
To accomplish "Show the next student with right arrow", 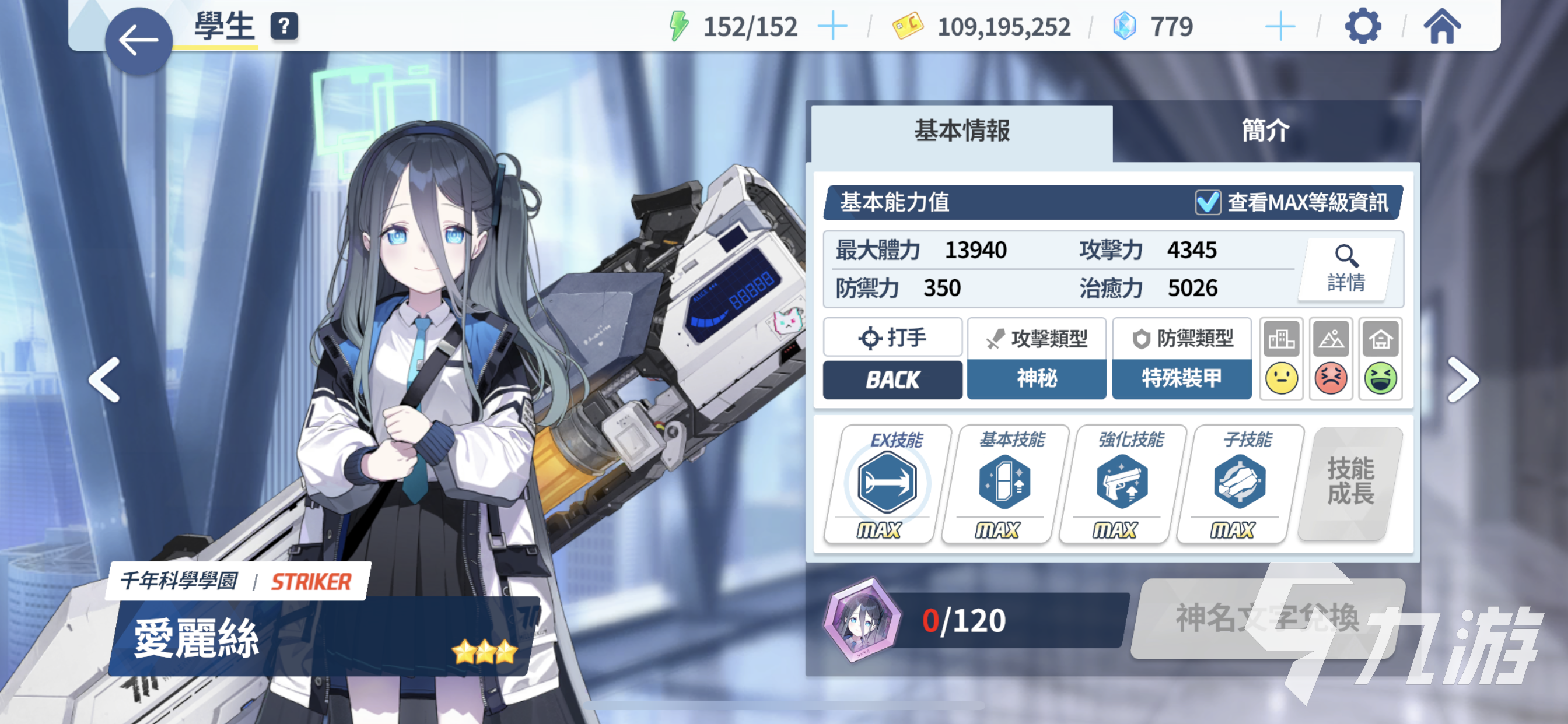I will pyautogui.click(x=1462, y=380).
